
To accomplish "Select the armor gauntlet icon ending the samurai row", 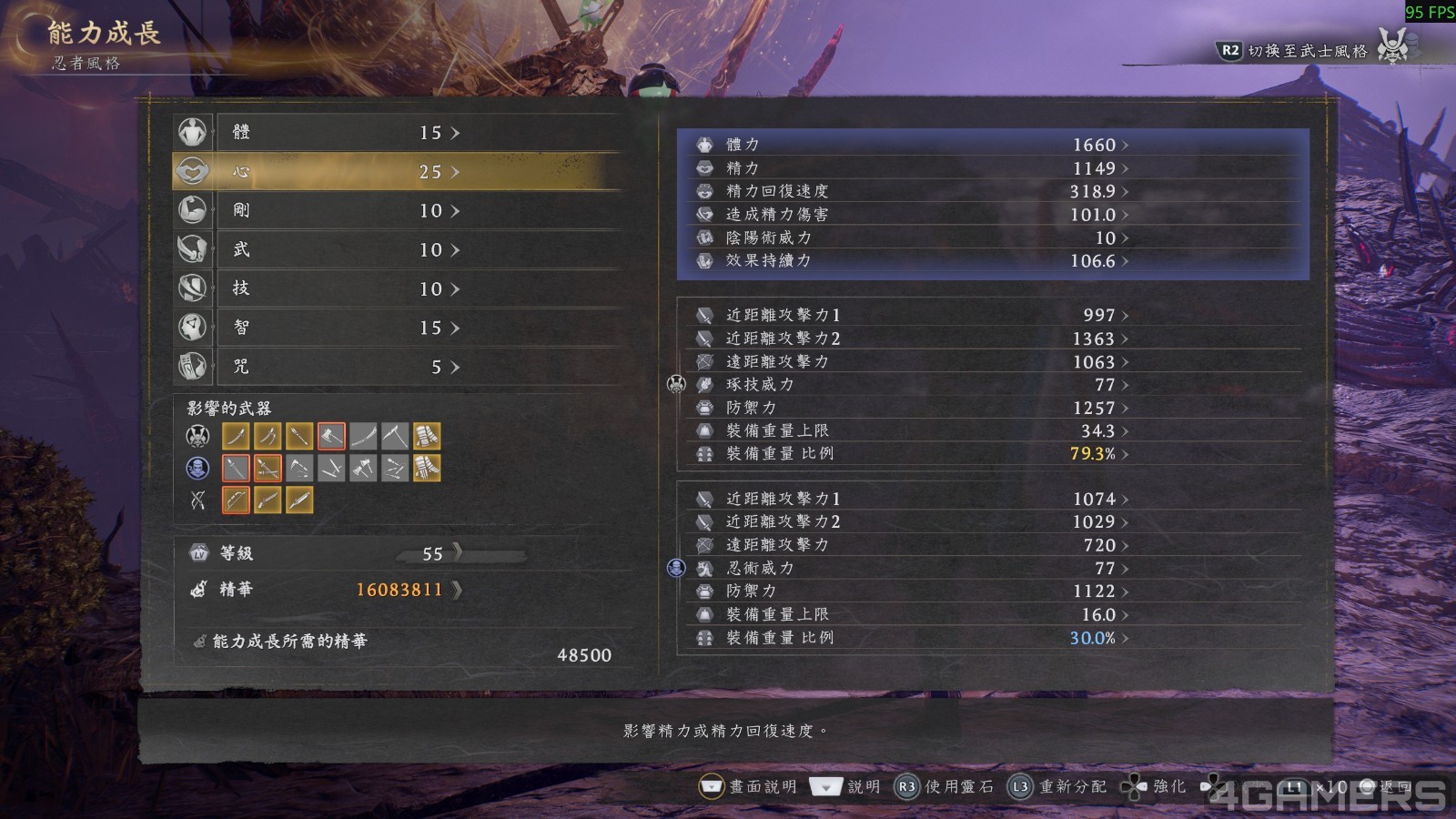I will [427, 435].
